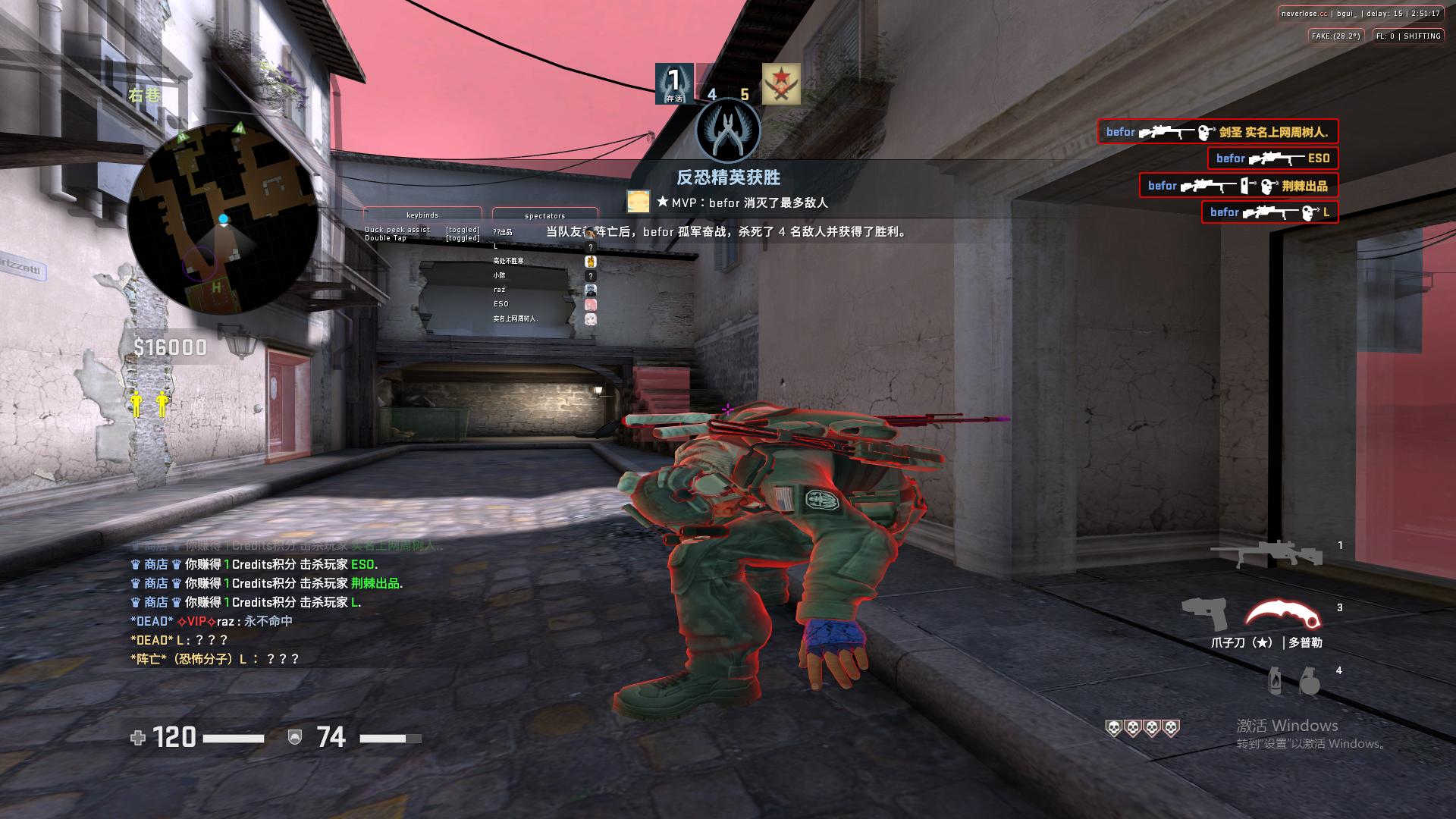Image resolution: width=1456 pixels, height=819 pixels.
Task: Click the sniper rifle icon in weapon slot 1
Action: tap(1266, 551)
